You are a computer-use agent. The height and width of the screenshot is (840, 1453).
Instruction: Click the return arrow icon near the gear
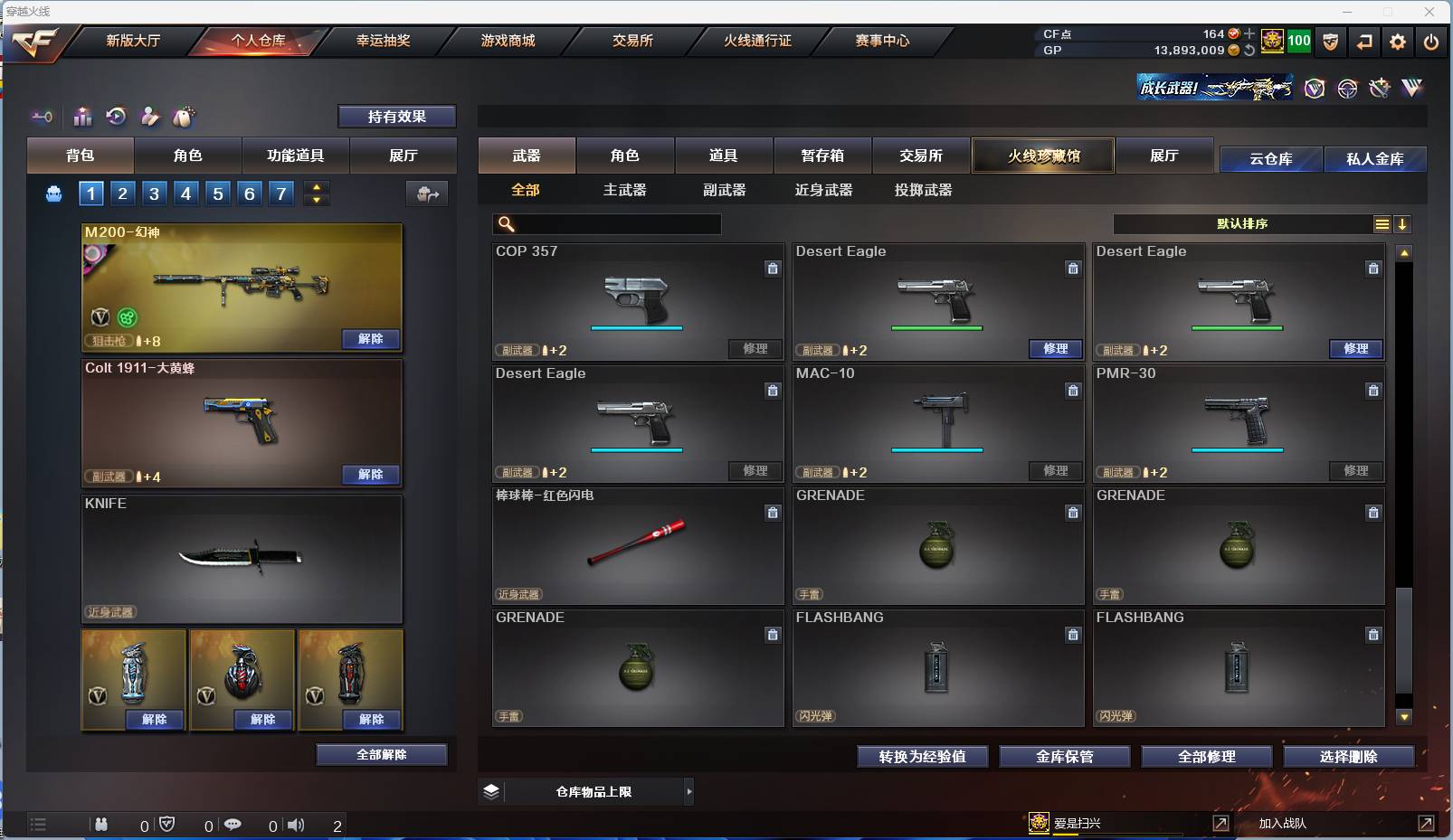[x=1363, y=41]
